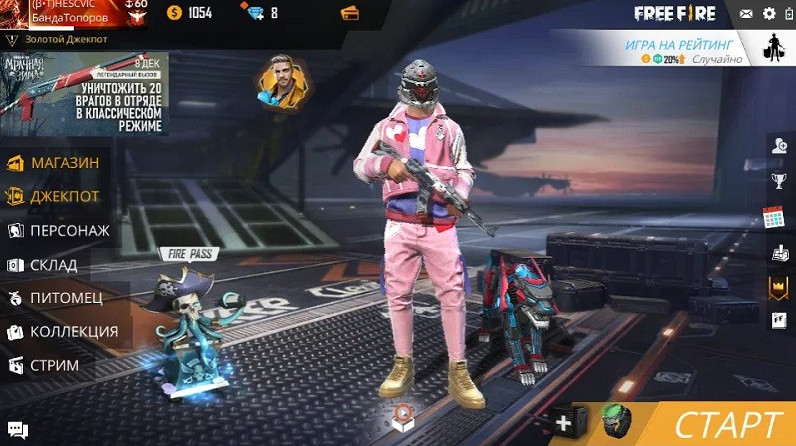Open the add friend icon
796x446 pixels.
(779, 146)
